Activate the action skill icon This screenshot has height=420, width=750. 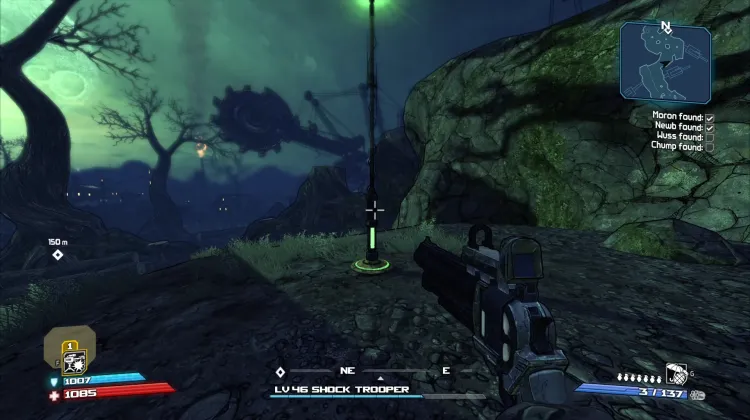[x=73, y=362]
